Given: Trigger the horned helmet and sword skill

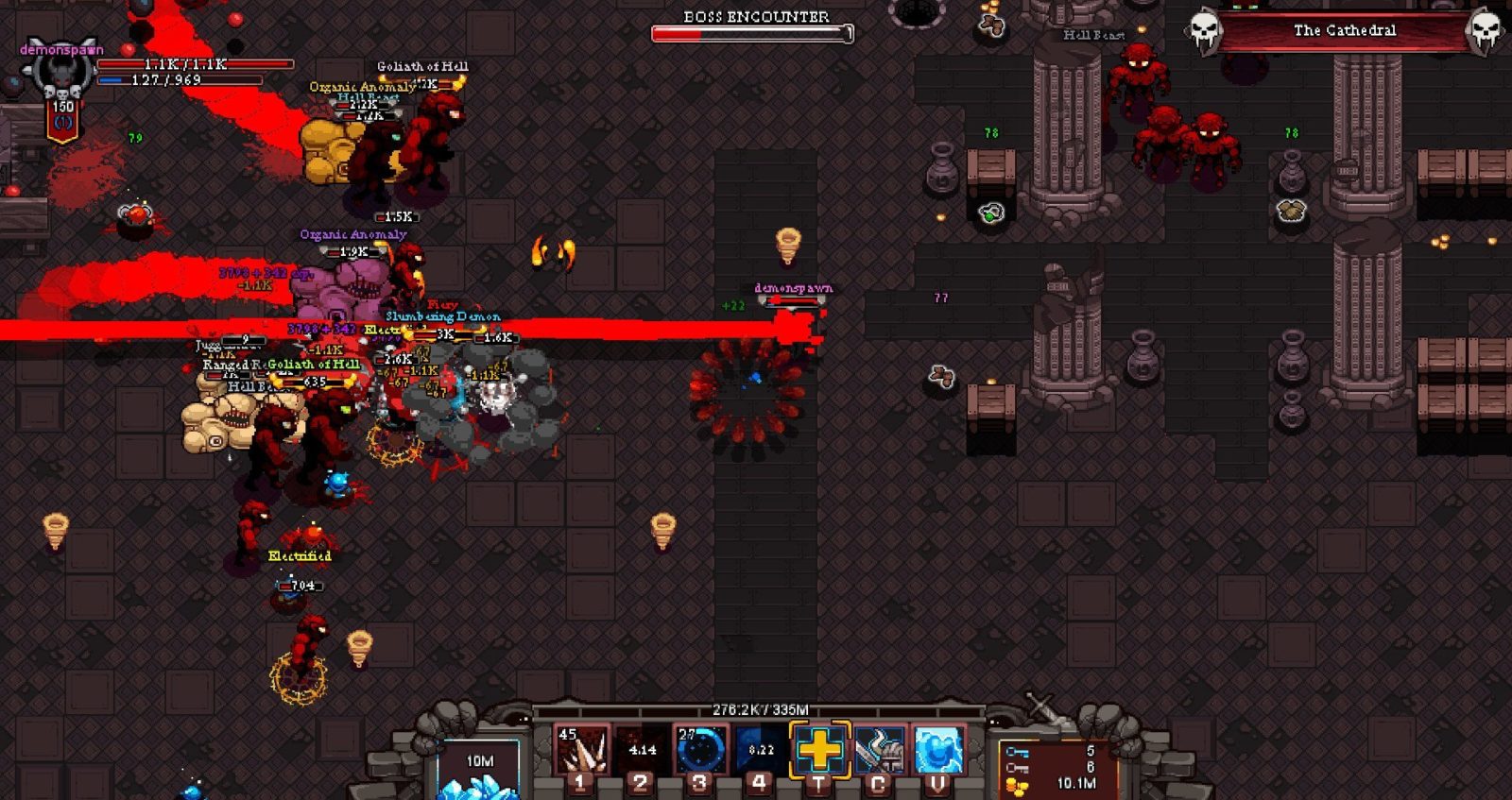Looking at the screenshot, I should (879, 750).
